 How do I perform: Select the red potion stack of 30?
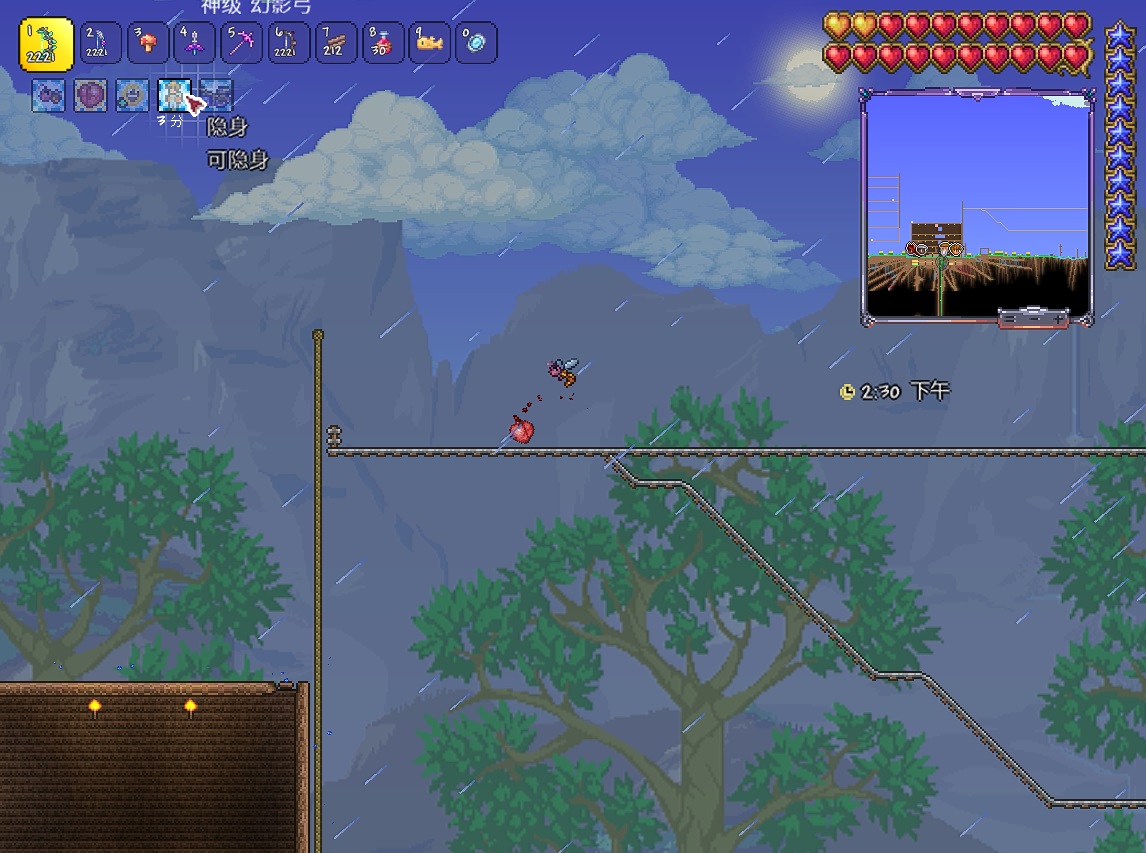[383, 43]
